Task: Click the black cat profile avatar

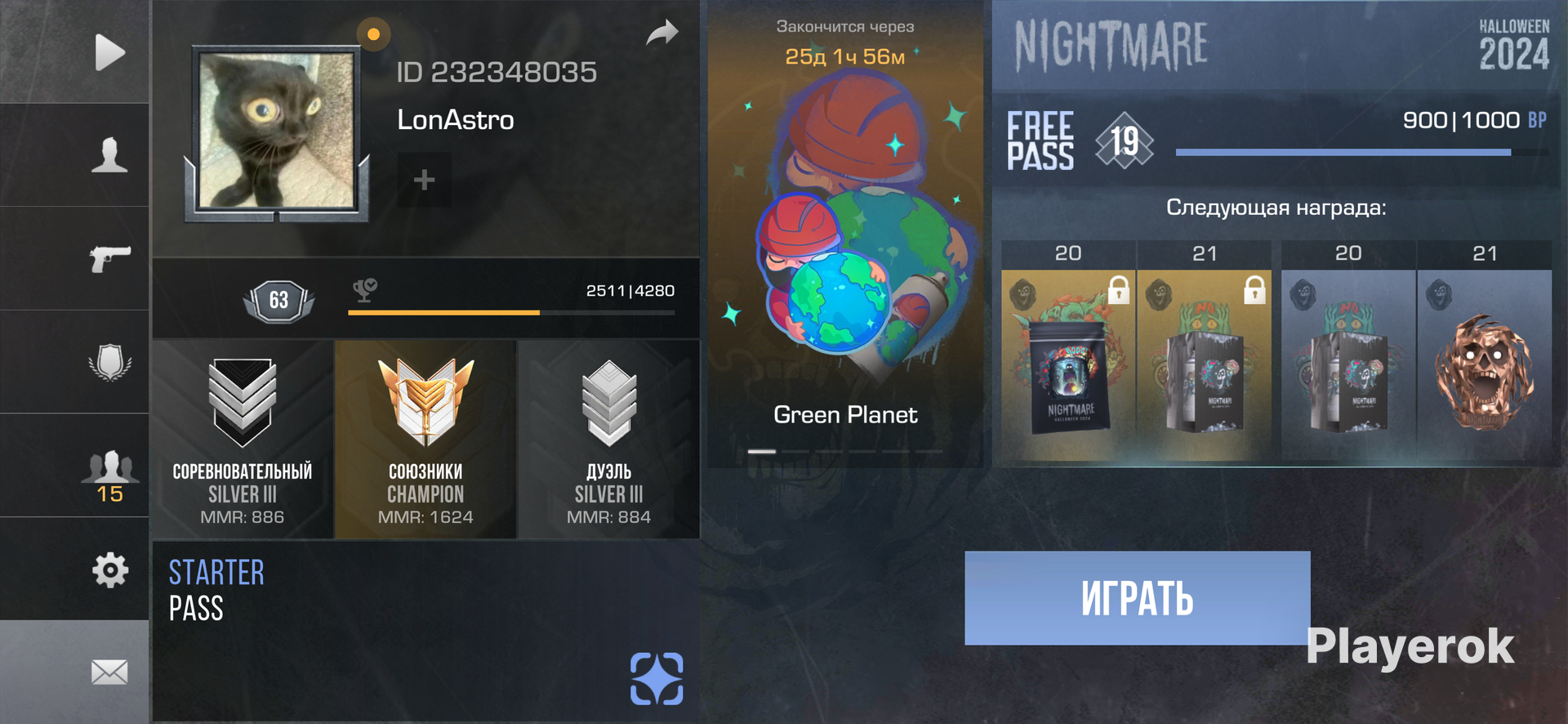Action: point(277,131)
